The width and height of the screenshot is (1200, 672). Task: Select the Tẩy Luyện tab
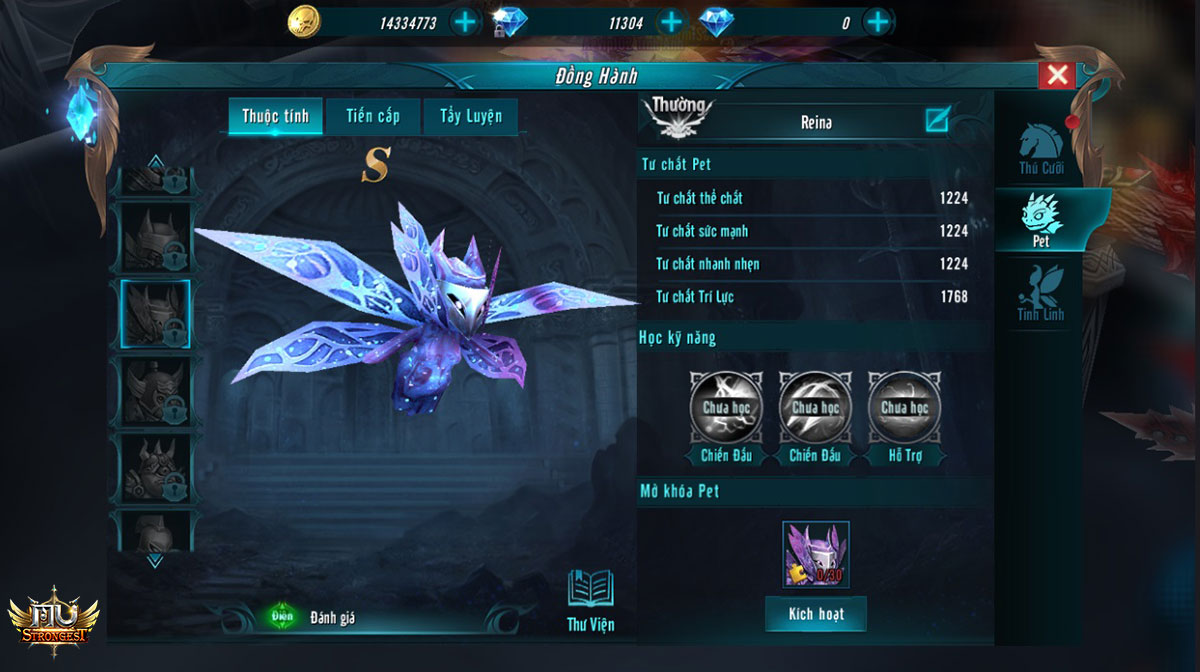tap(471, 116)
